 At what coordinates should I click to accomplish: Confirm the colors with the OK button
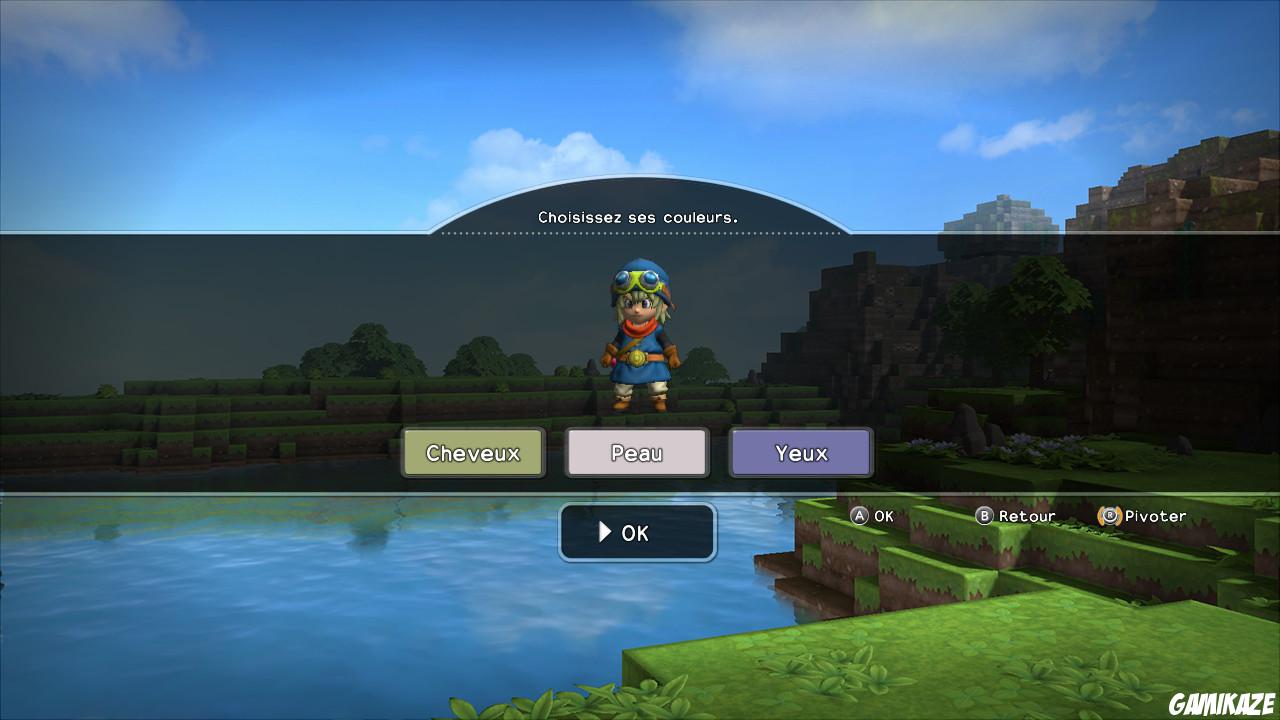point(637,532)
